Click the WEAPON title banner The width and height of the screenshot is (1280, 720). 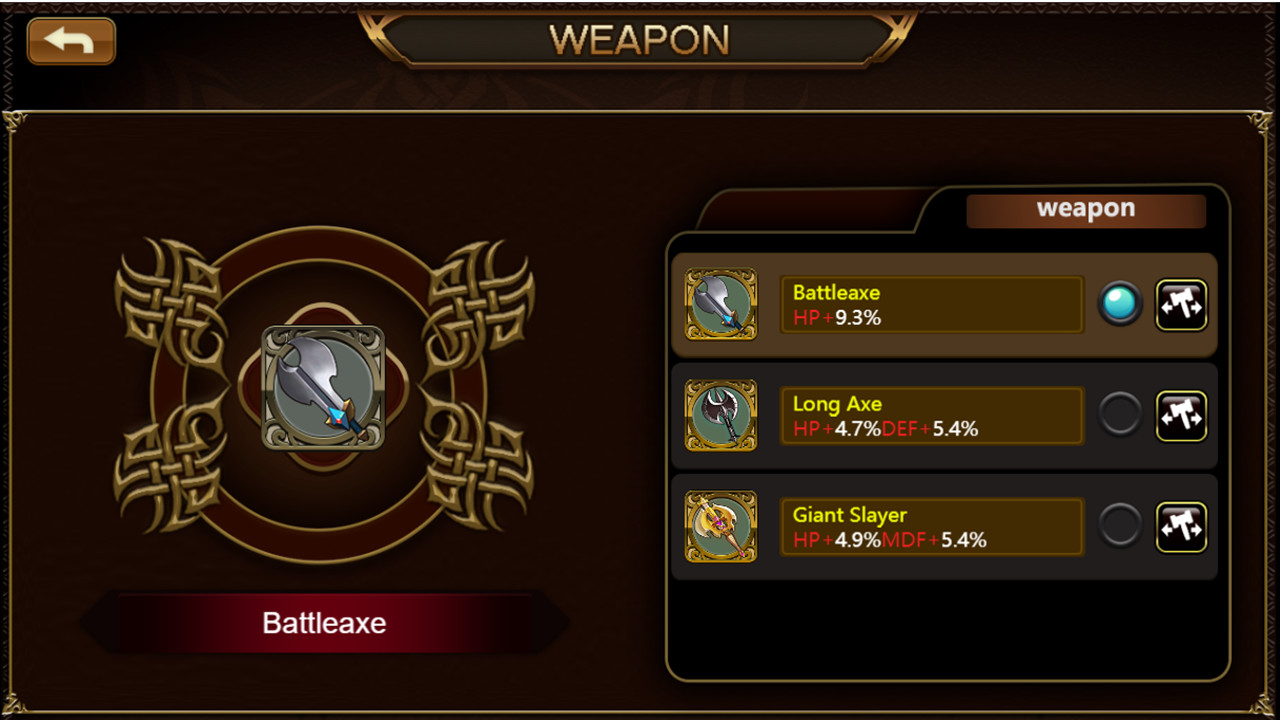(x=640, y=40)
